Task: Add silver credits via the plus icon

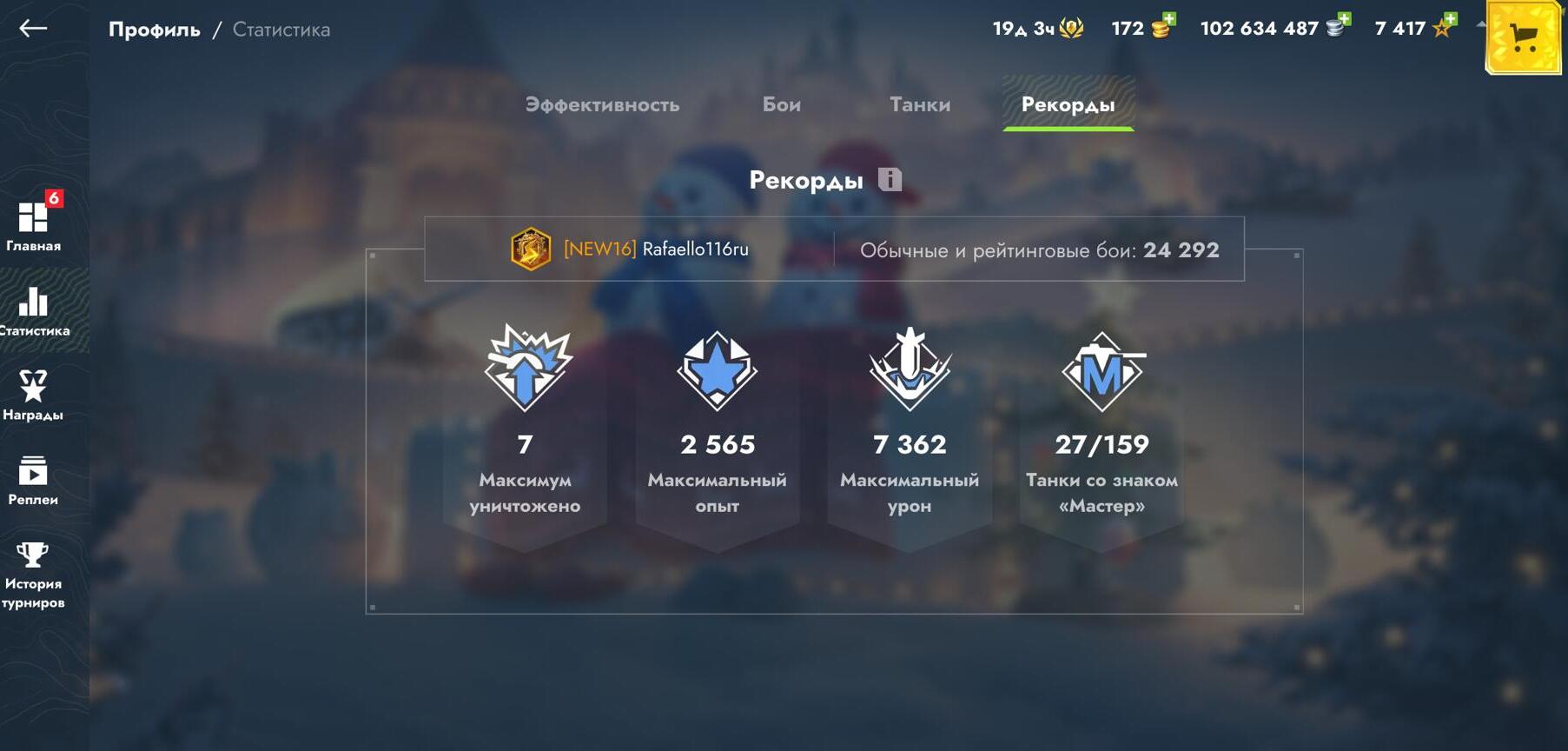Action: pyautogui.click(x=1337, y=26)
